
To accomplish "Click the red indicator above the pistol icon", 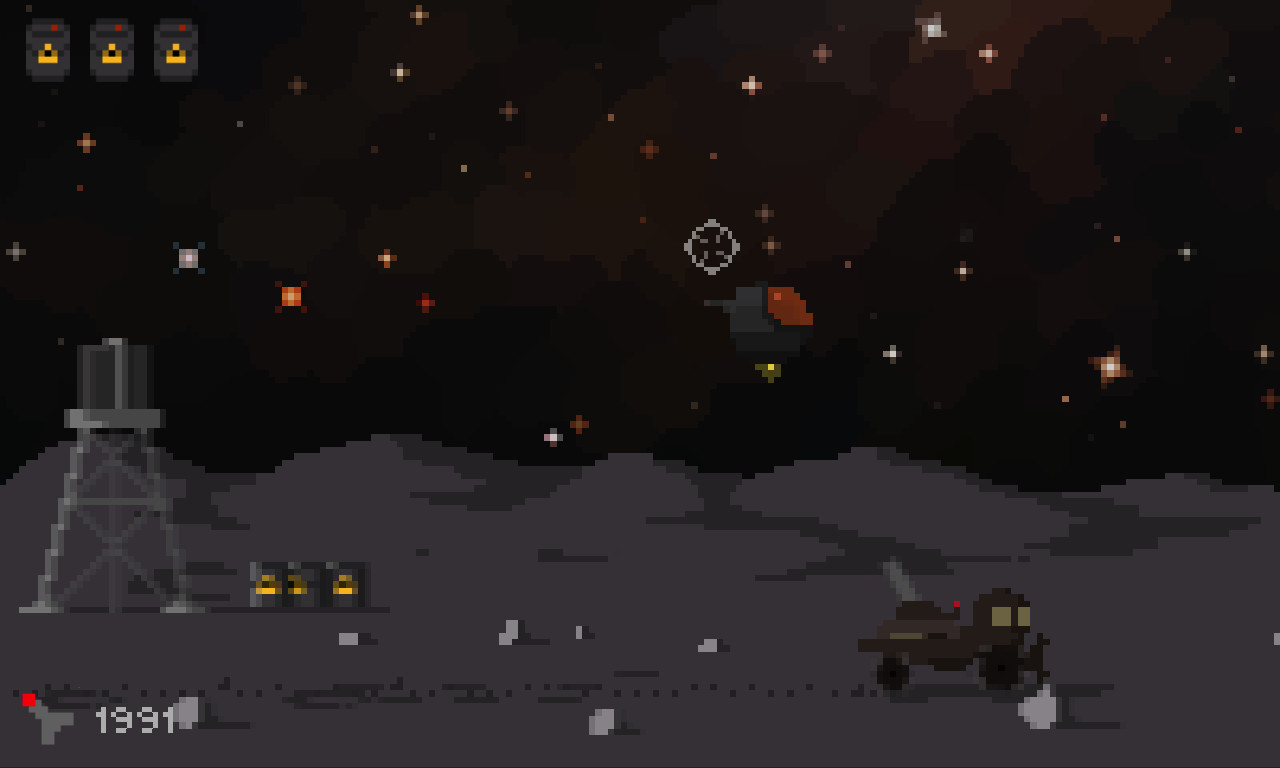I will pos(28,699).
